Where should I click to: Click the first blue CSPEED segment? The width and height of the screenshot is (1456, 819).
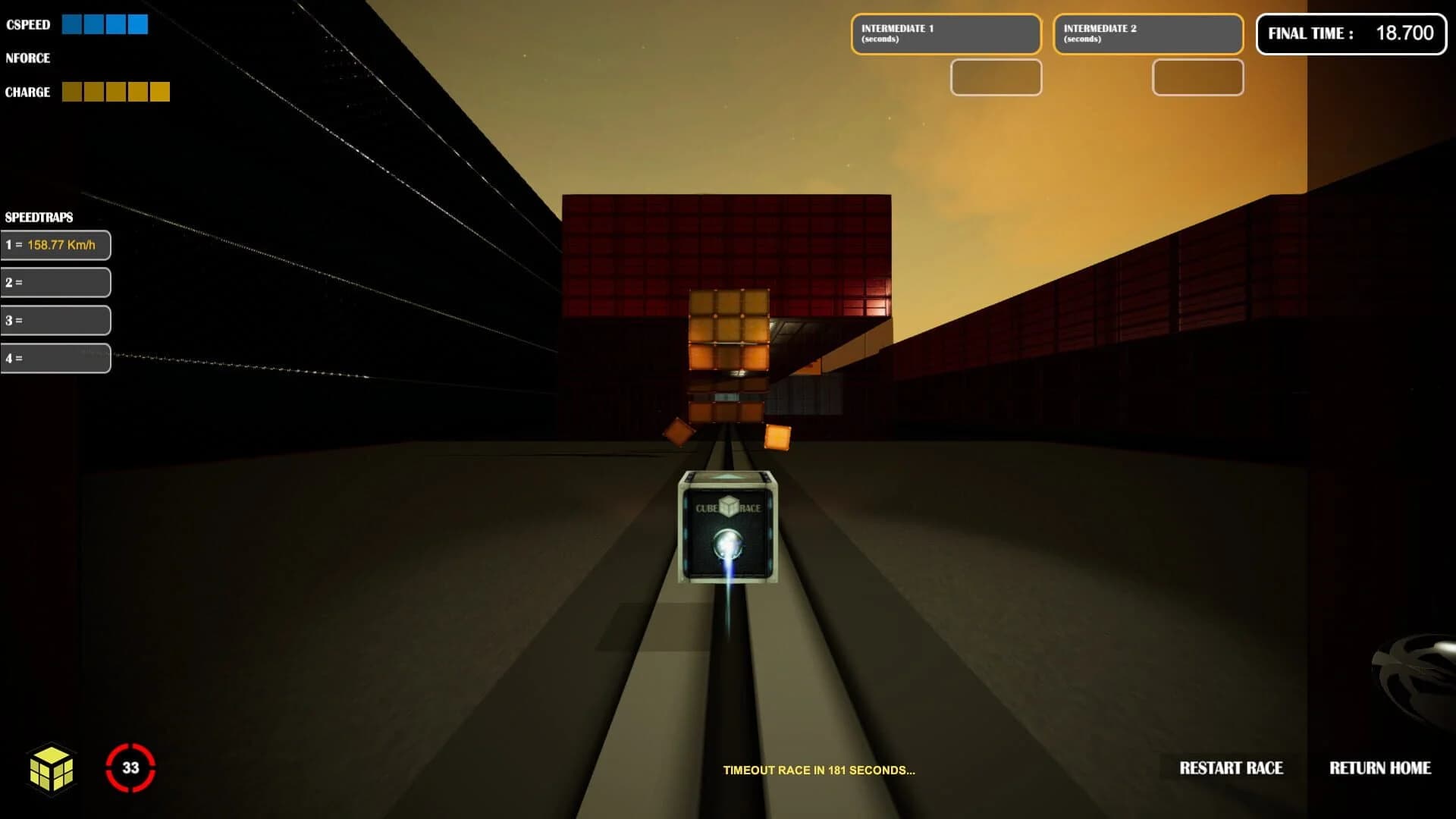(72, 24)
